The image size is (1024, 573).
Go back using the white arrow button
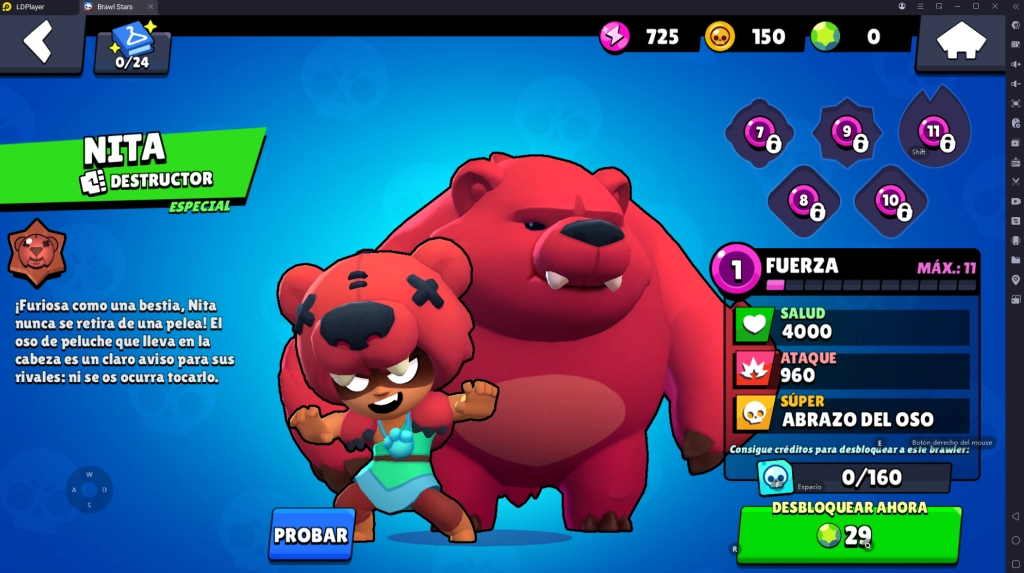40,42
